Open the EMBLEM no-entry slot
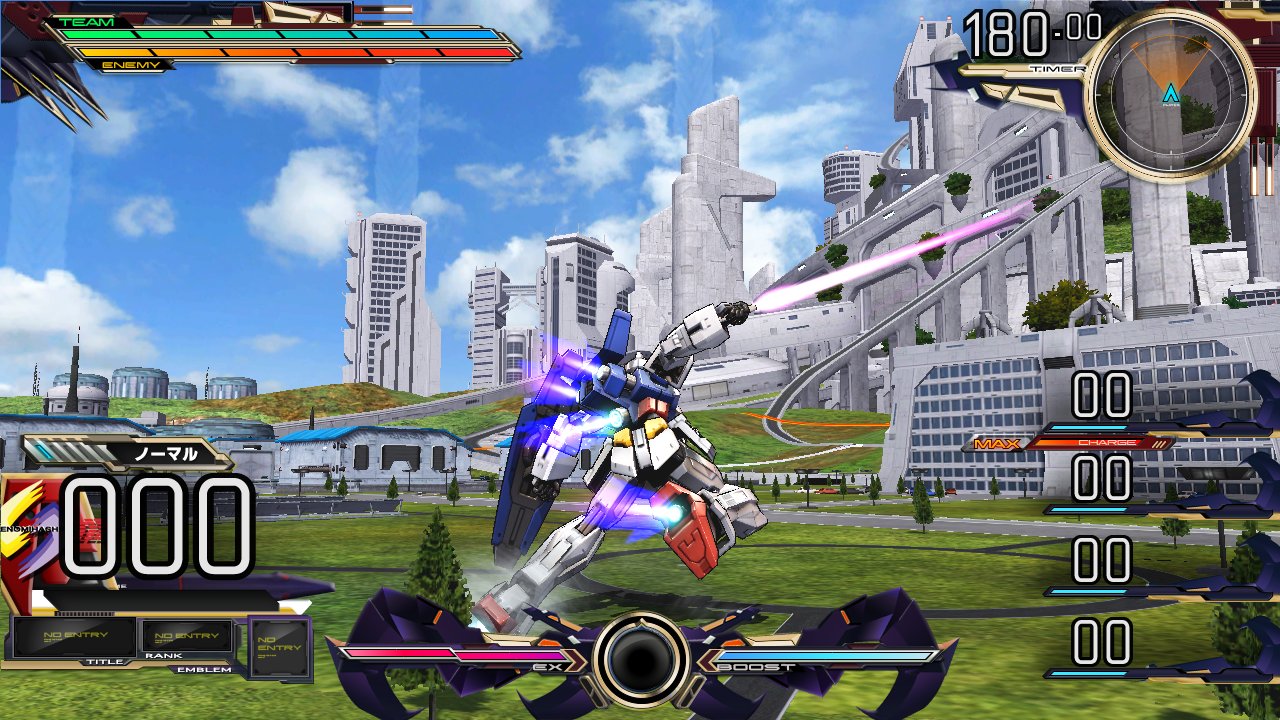 pyautogui.click(x=279, y=647)
